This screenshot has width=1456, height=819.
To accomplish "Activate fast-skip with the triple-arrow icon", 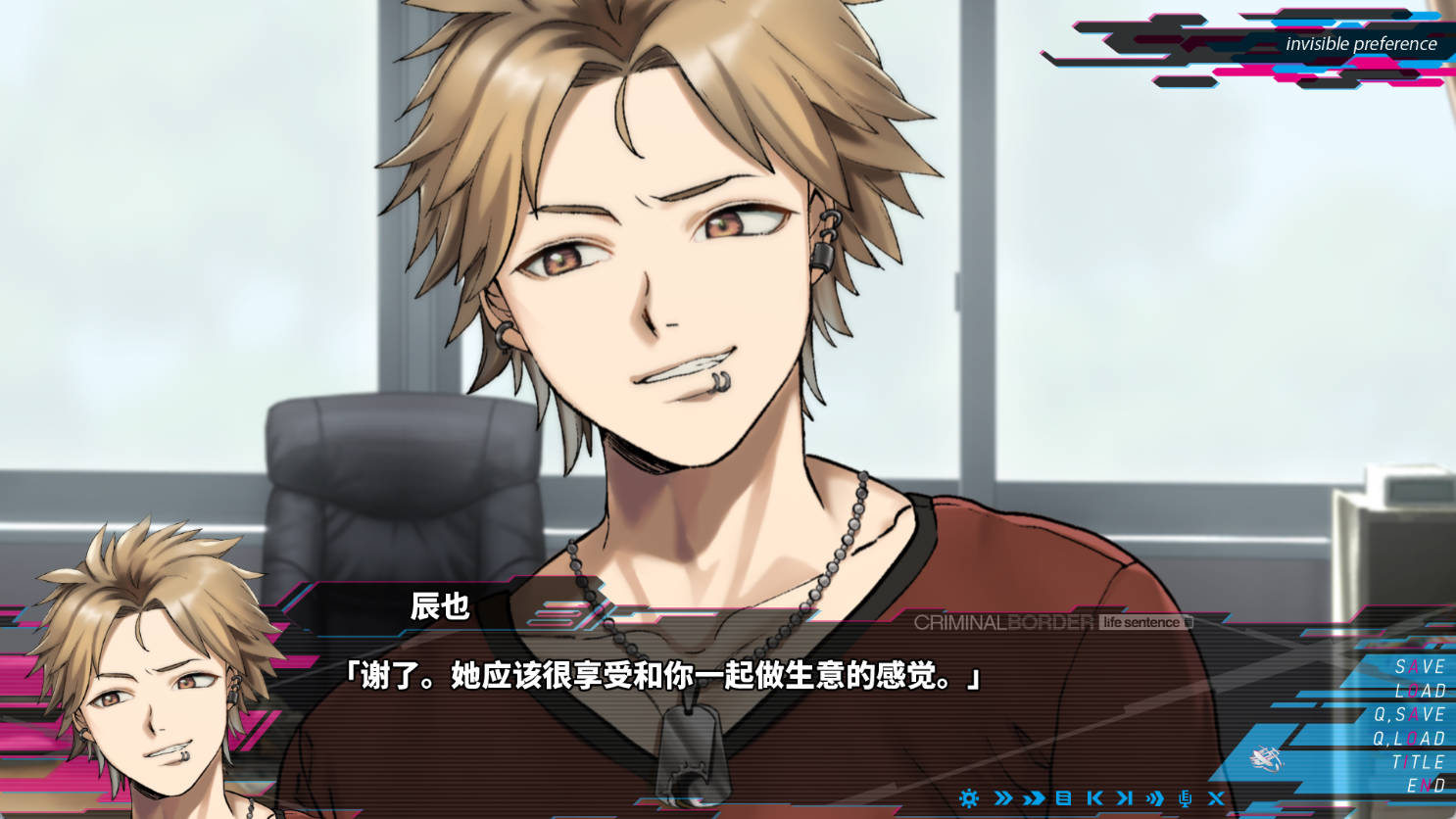I will (x=1154, y=798).
